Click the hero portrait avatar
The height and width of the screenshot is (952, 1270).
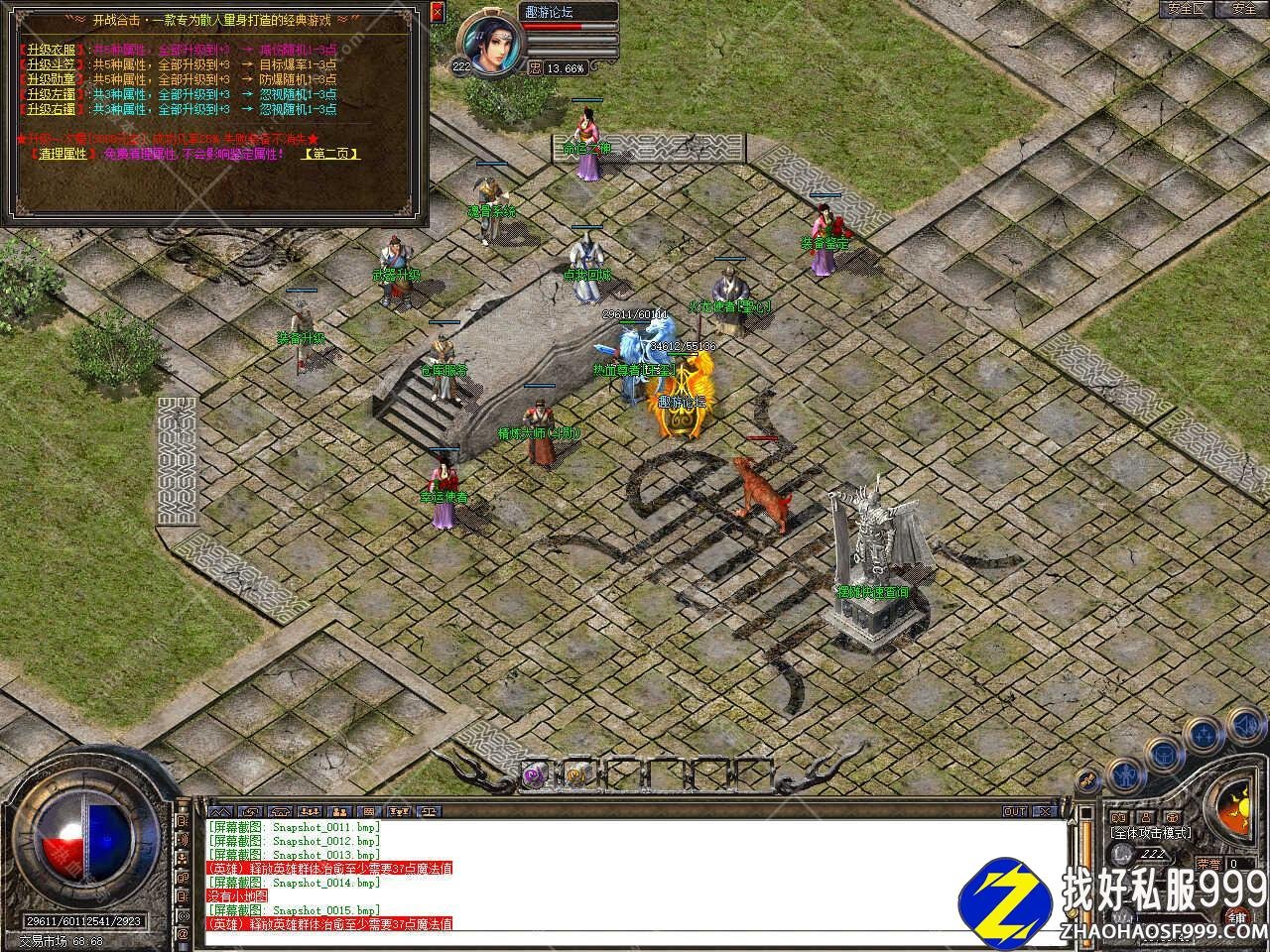click(491, 46)
